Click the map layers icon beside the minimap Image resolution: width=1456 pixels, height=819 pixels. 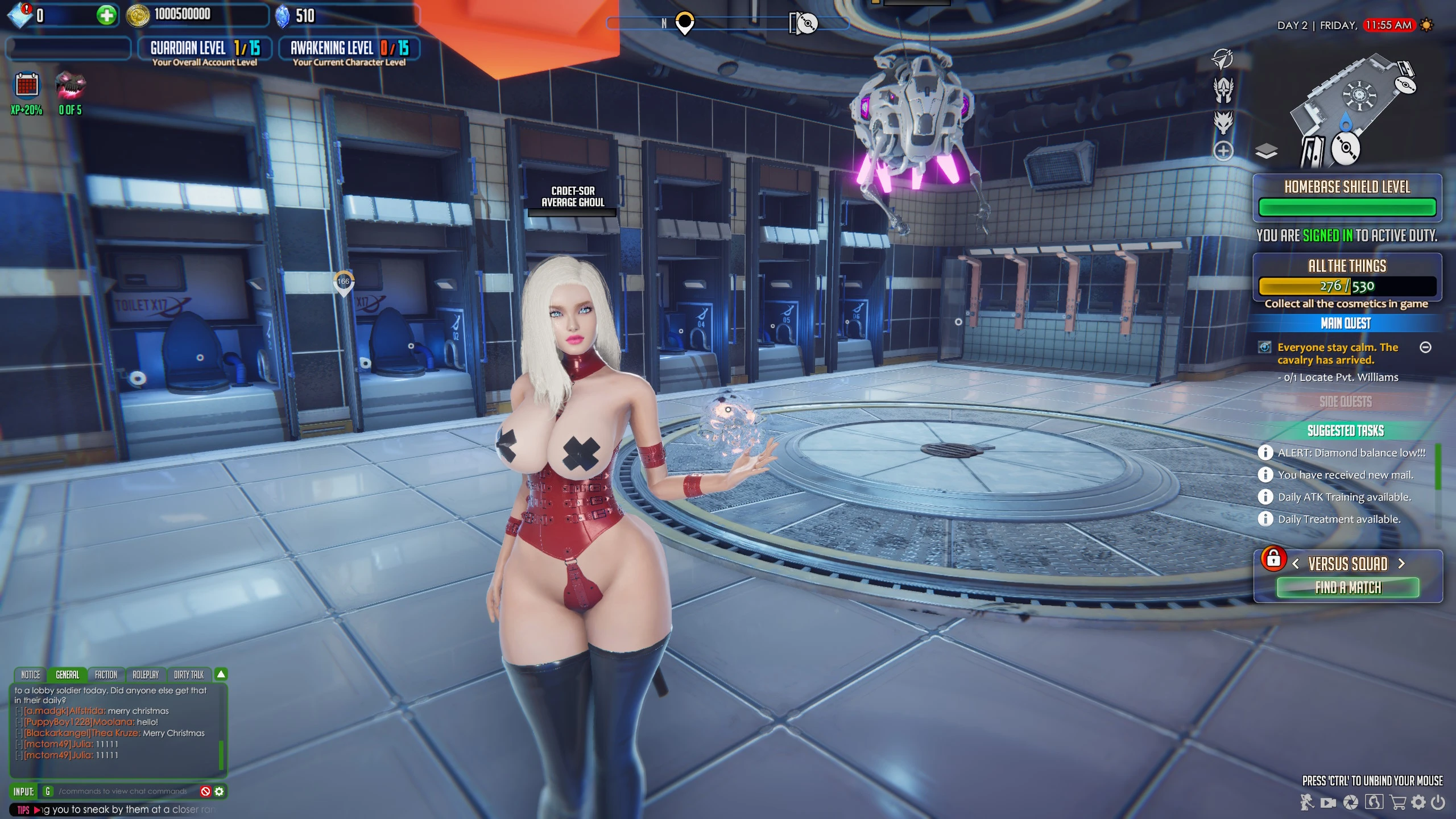coord(1267,150)
